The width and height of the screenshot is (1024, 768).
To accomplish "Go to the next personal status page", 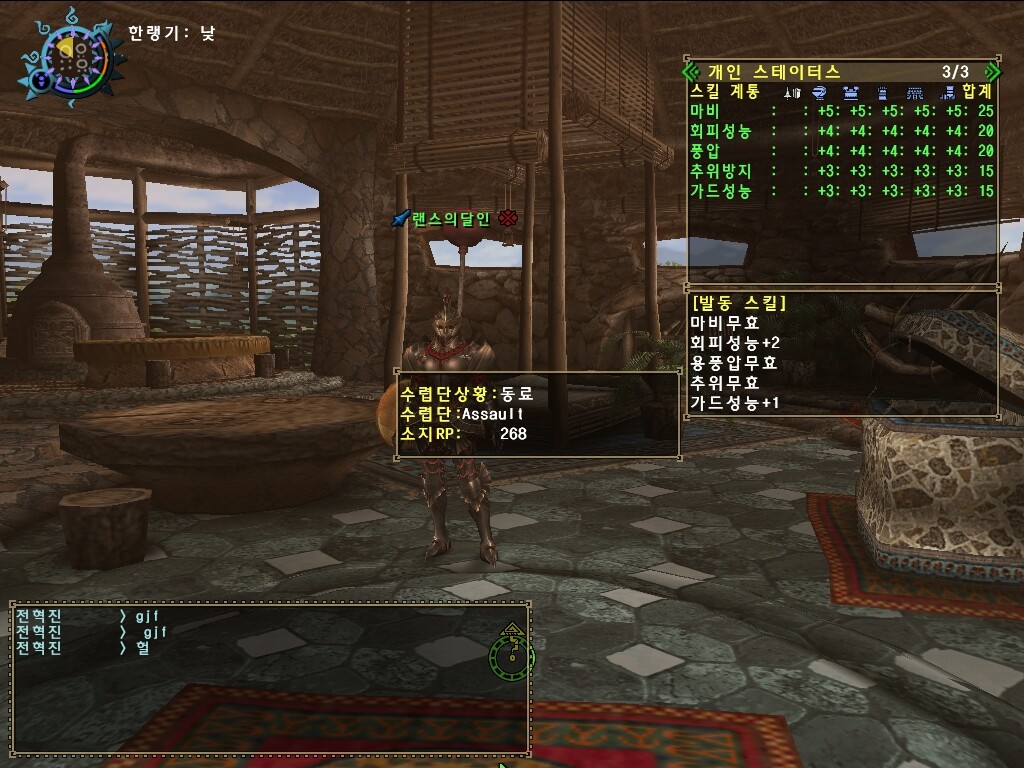I will pyautogui.click(x=991, y=72).
